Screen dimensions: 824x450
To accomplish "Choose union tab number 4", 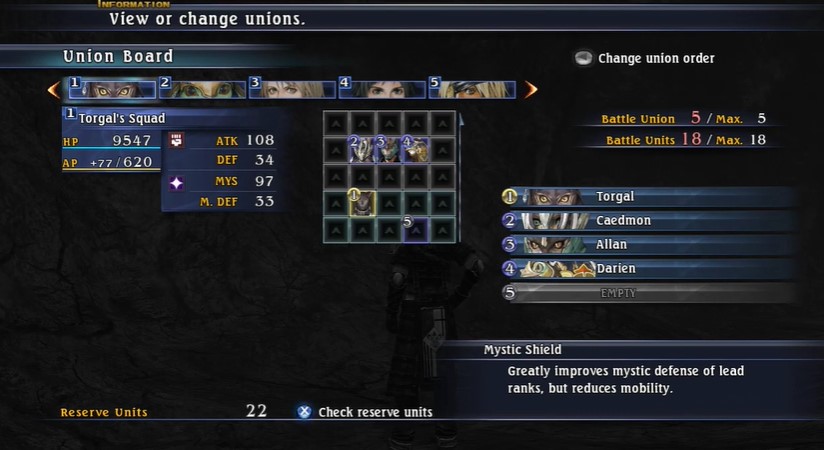I will [x=382, y=89].
